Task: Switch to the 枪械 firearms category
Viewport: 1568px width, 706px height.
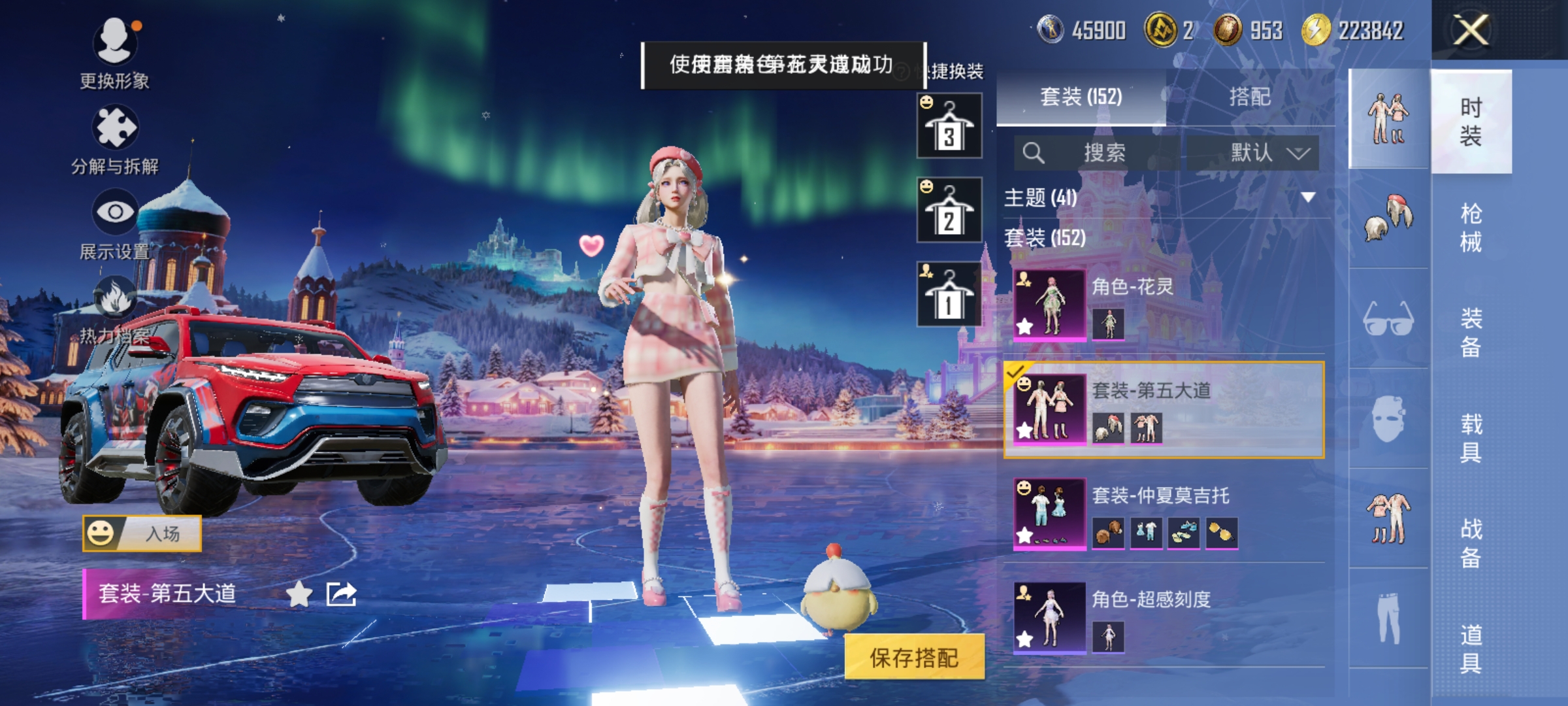Action: (x=1471, y=227)
